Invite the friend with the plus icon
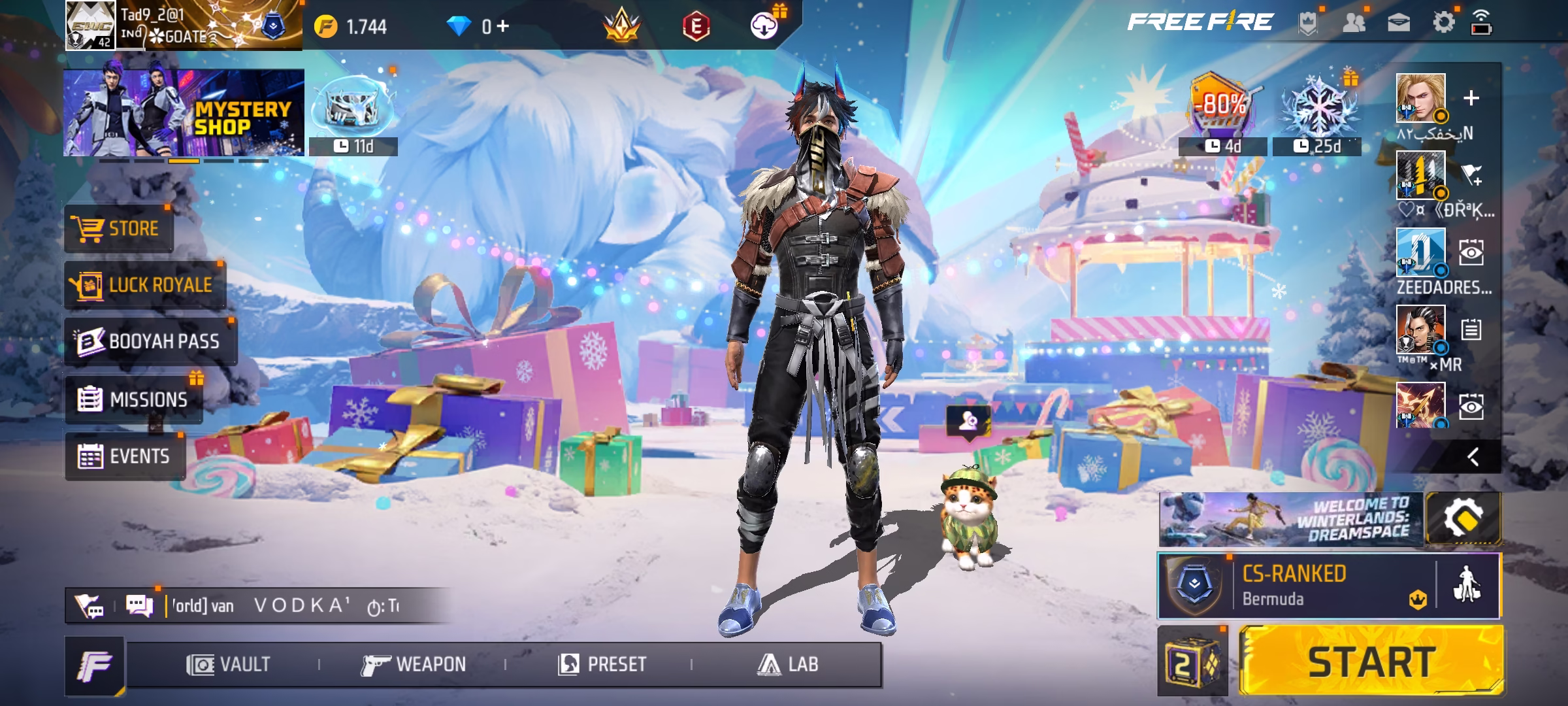 [x=1471, y=98]
